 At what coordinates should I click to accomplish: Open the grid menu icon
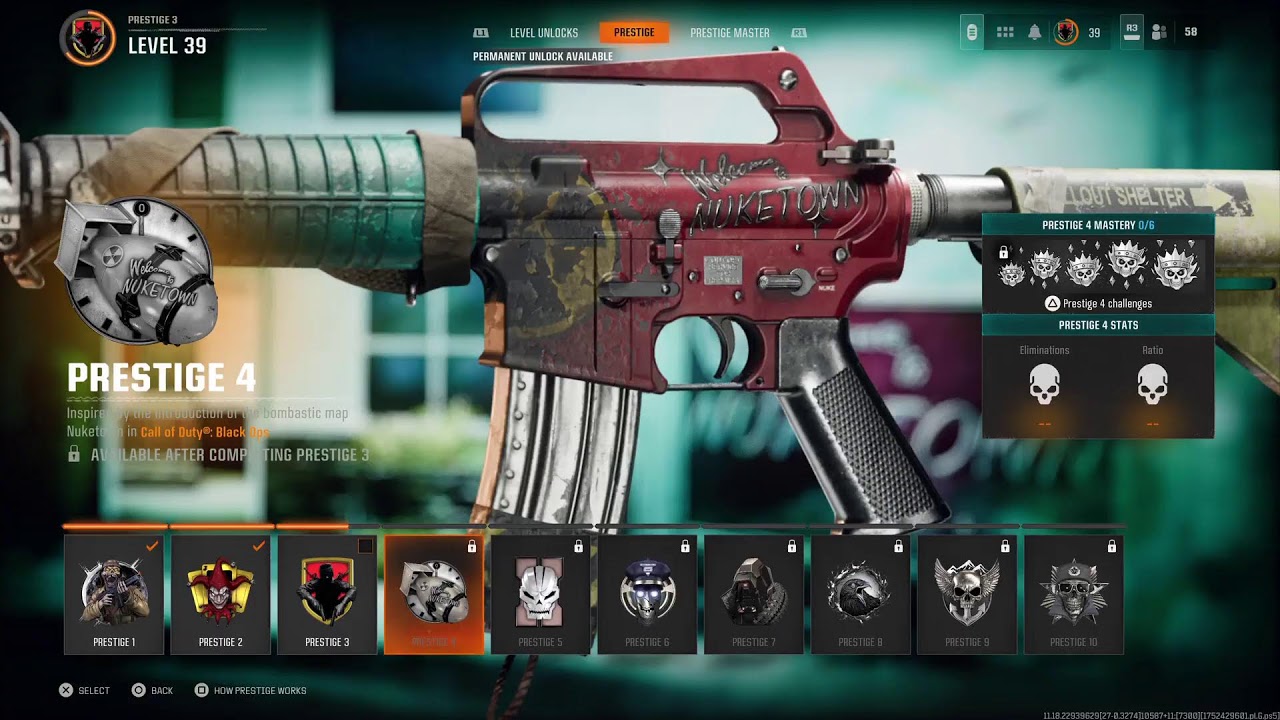pyautogui.click(x=1005, y=33)
